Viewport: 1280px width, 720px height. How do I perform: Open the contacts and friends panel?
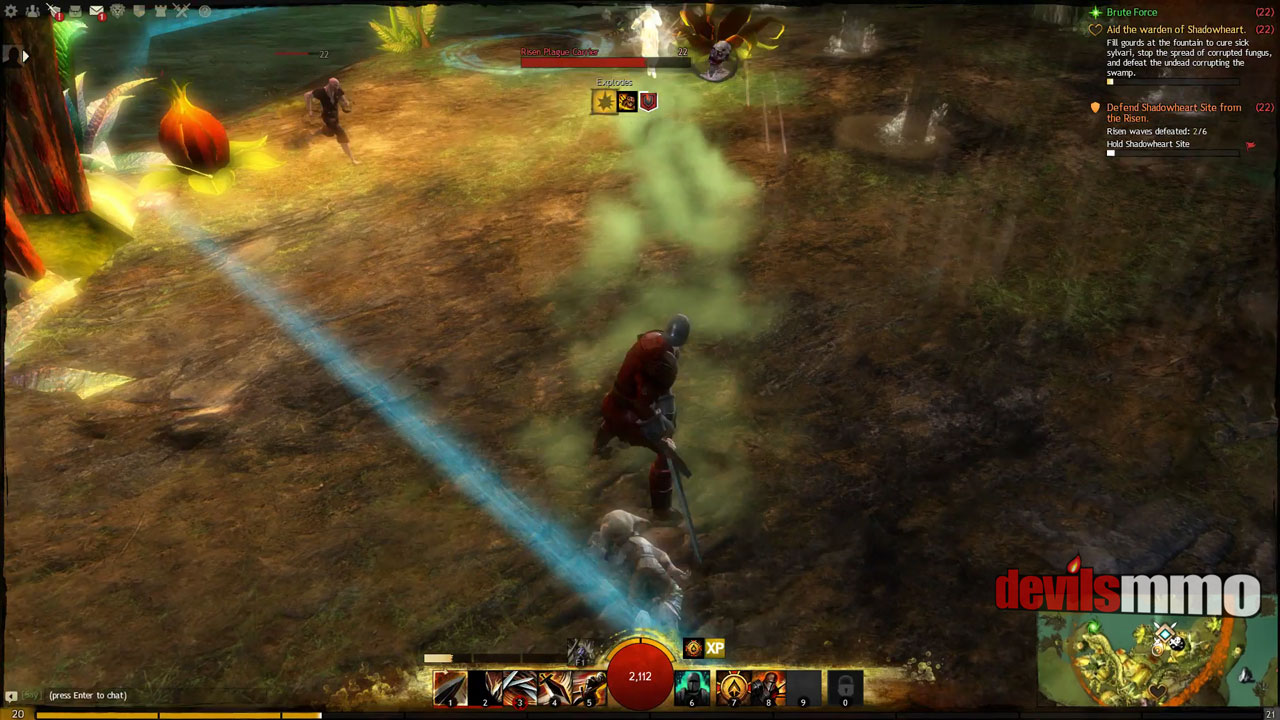pos(33,11)
